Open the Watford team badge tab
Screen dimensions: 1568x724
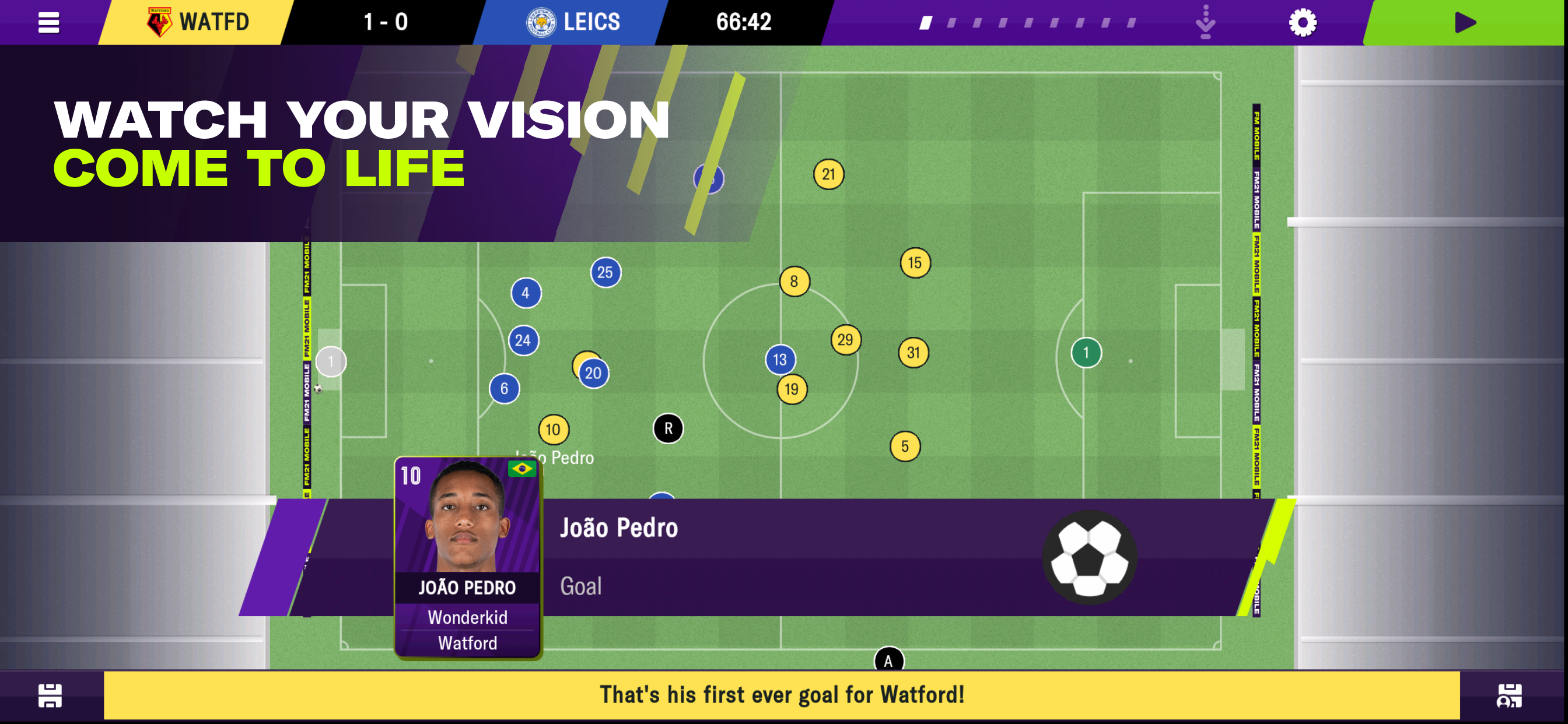(x=197, y=23)
